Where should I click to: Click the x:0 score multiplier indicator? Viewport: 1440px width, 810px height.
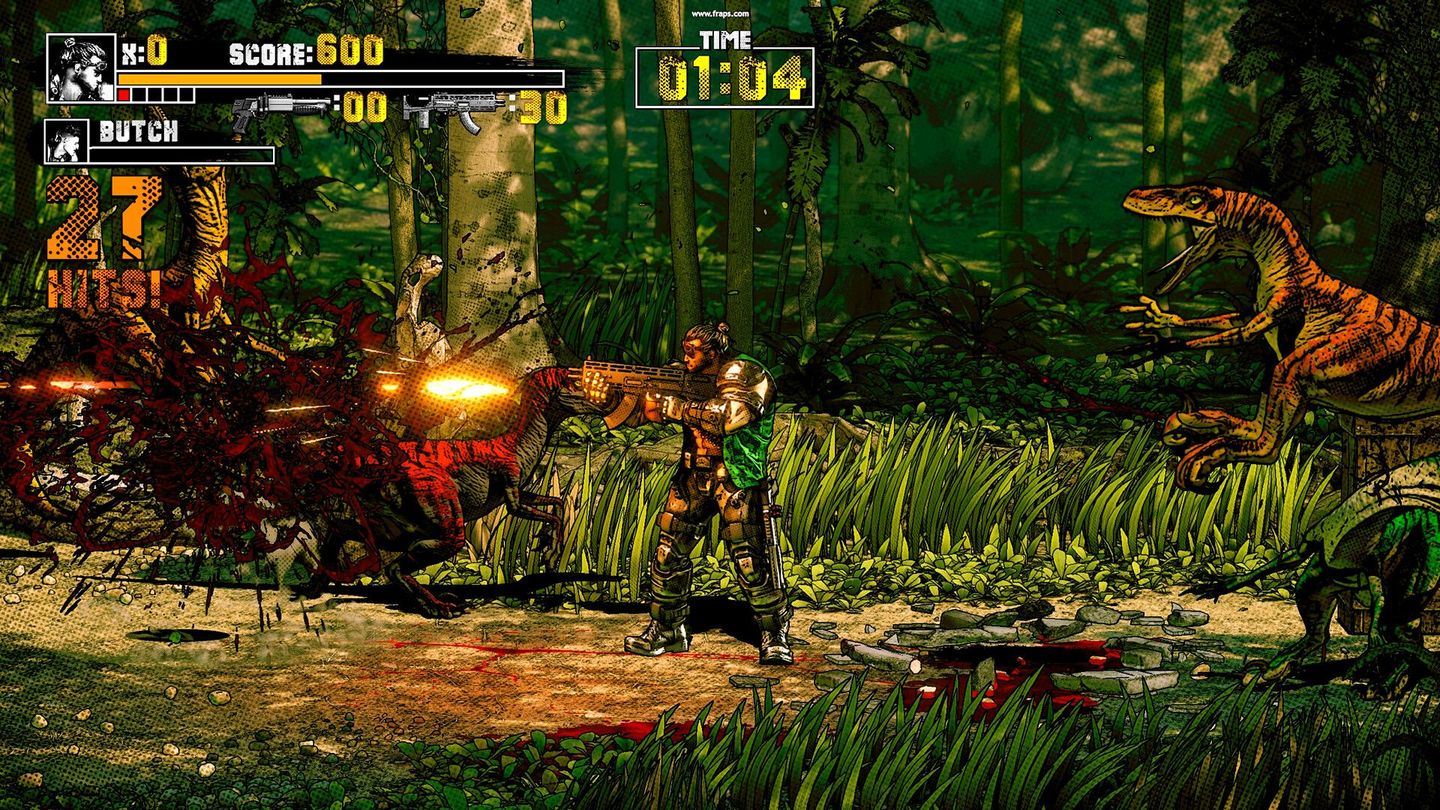[147, 48]
